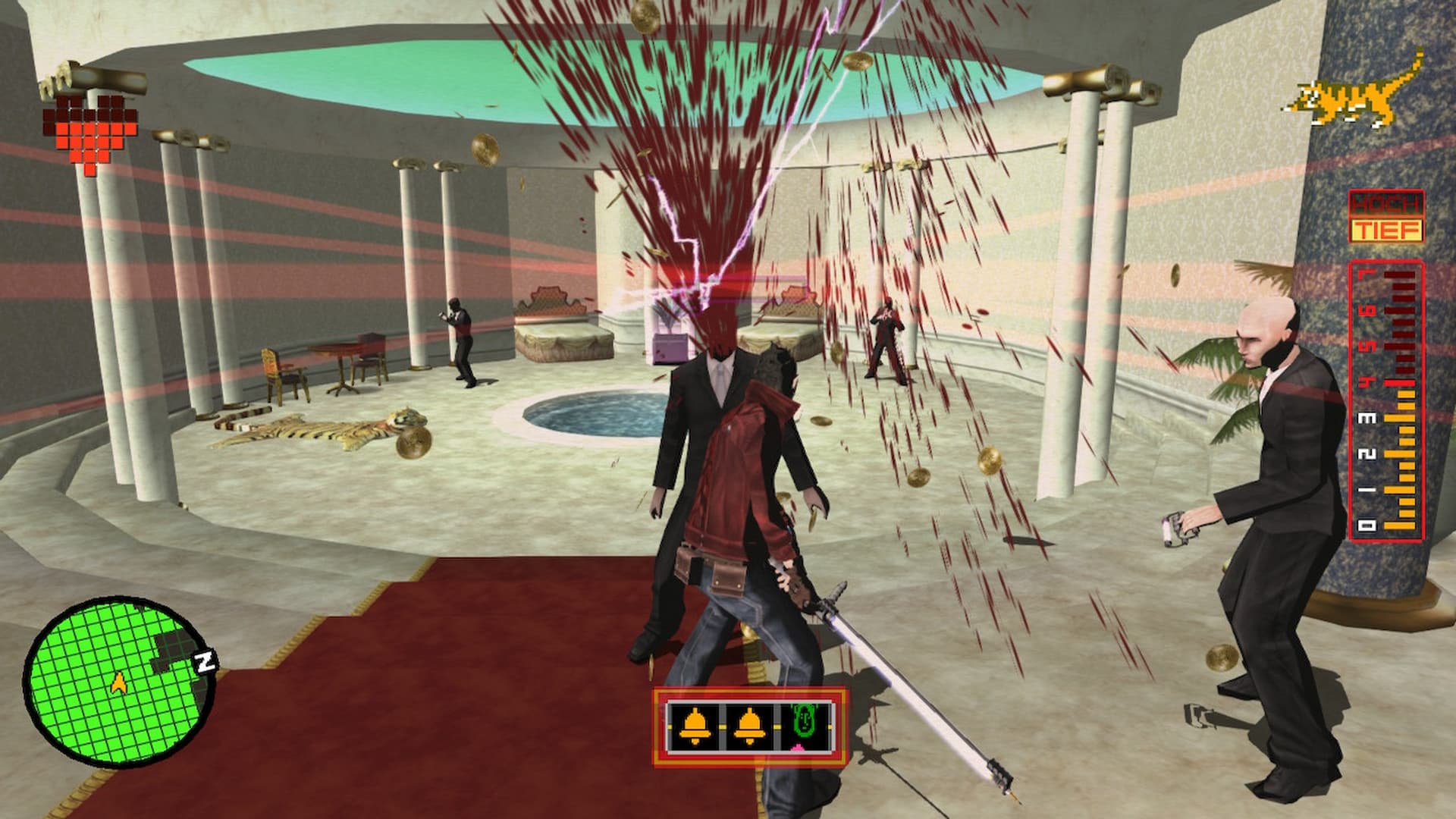Click the first bell slot reel
The height and width of the screenshot is (819, 1456).
pyautogui.click(x=695, y=726)
